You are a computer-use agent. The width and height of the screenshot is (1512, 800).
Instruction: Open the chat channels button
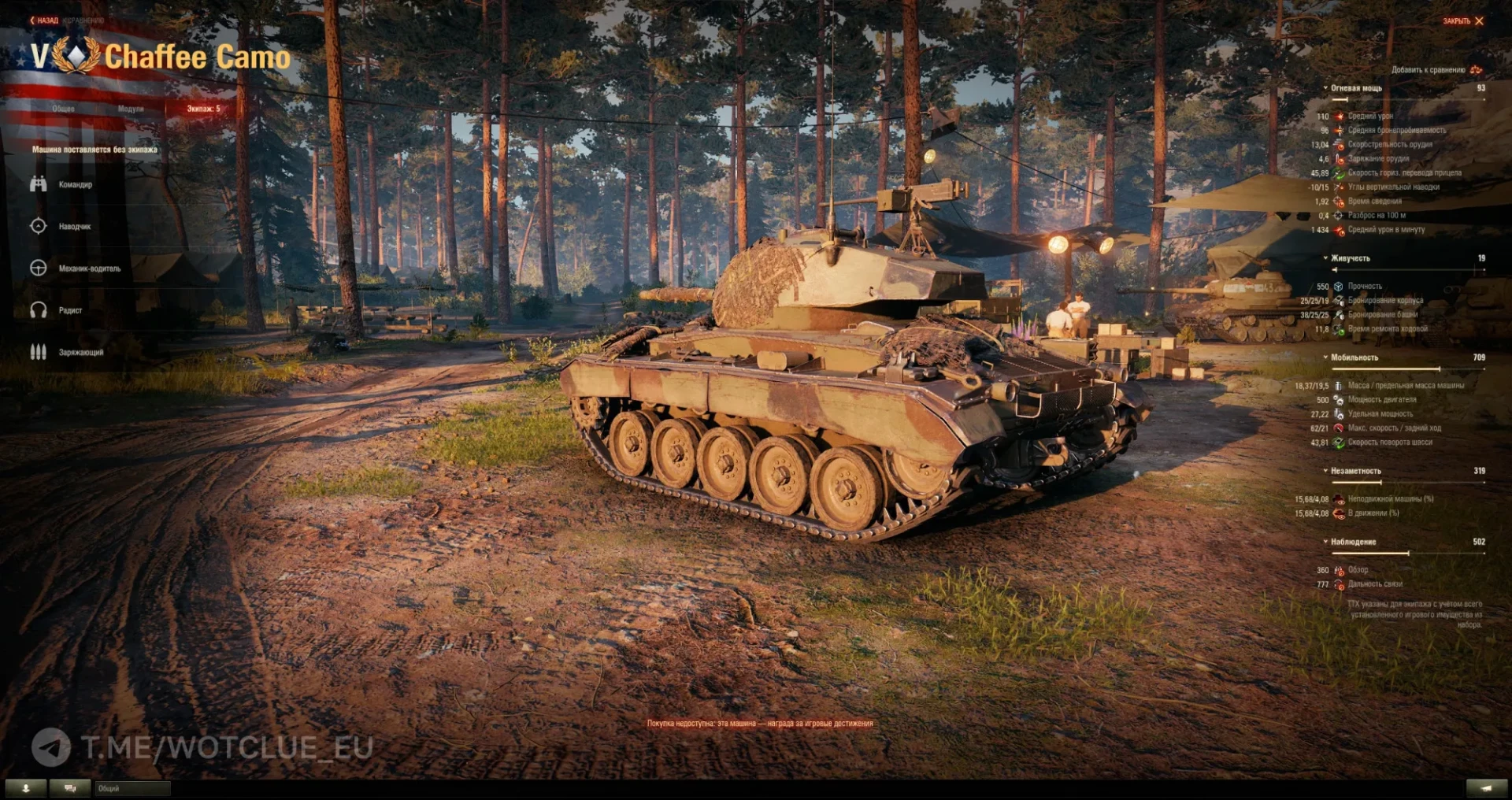[70, 788]
